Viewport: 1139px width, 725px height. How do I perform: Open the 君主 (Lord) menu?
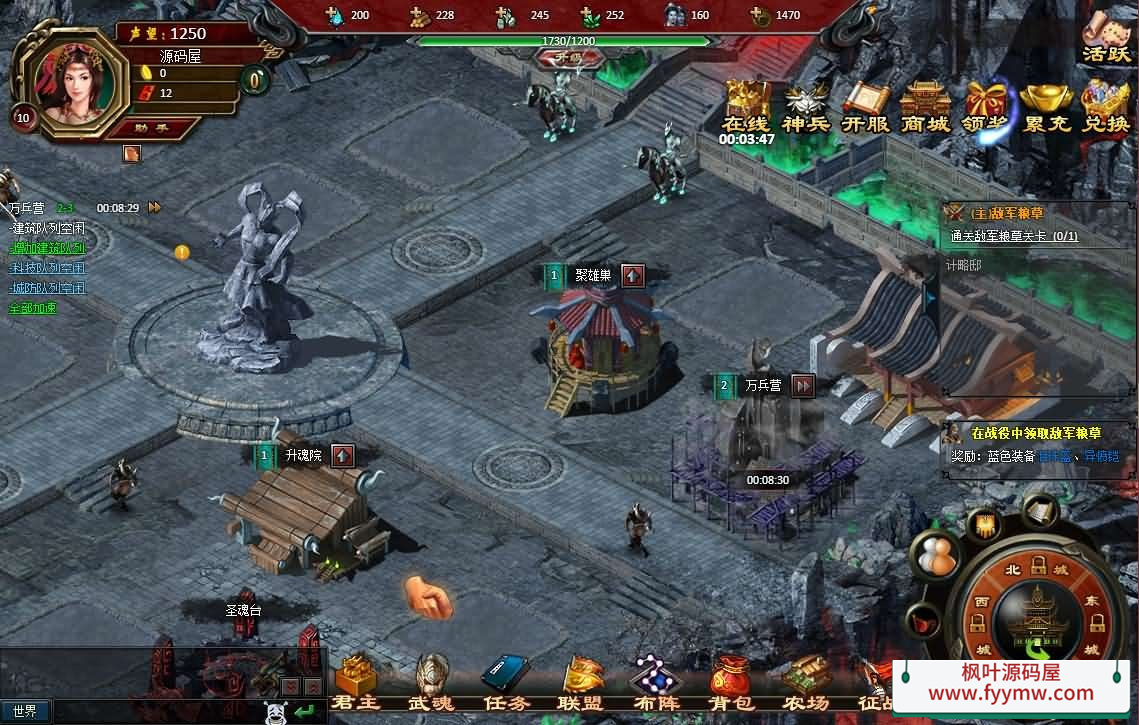(355, 683)
